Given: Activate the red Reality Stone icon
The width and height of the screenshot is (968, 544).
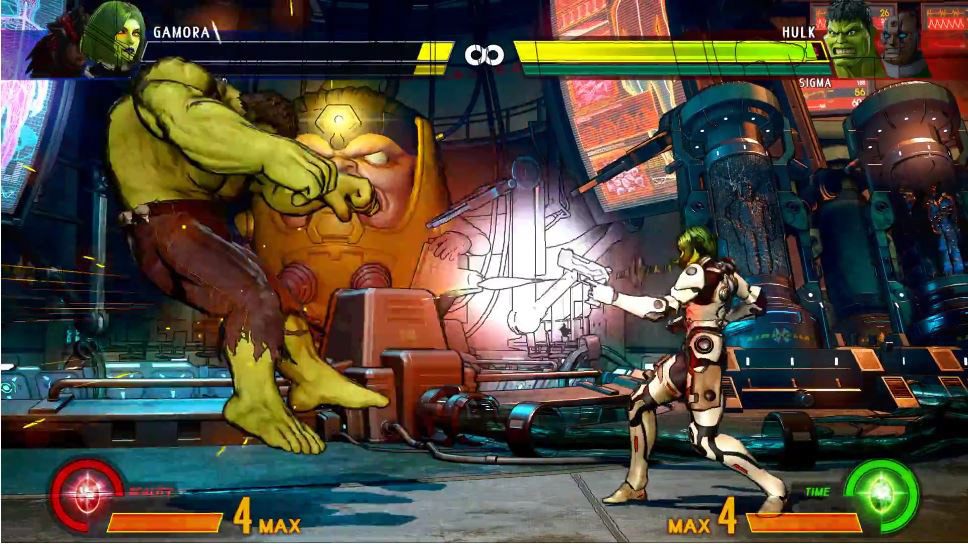Looking at the screenshot, I should point(87,494).
